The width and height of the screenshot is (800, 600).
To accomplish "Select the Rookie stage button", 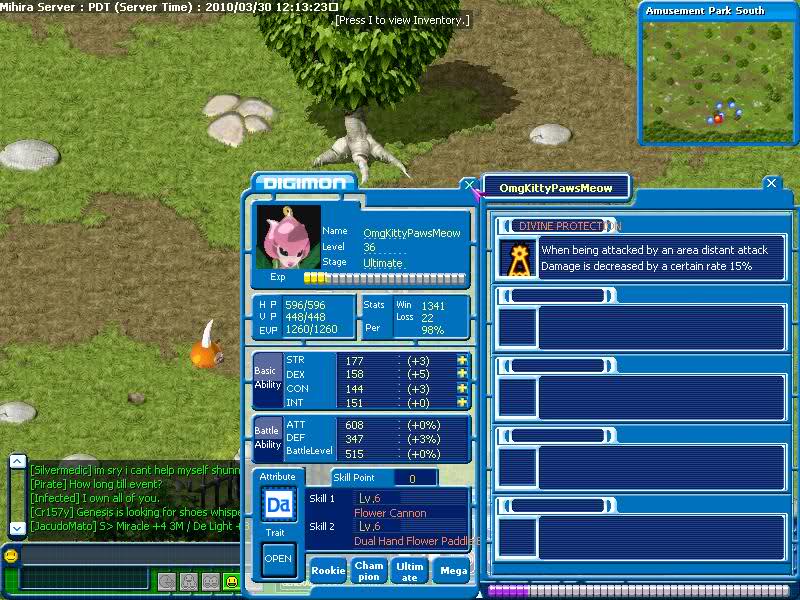I will (328, 571).
